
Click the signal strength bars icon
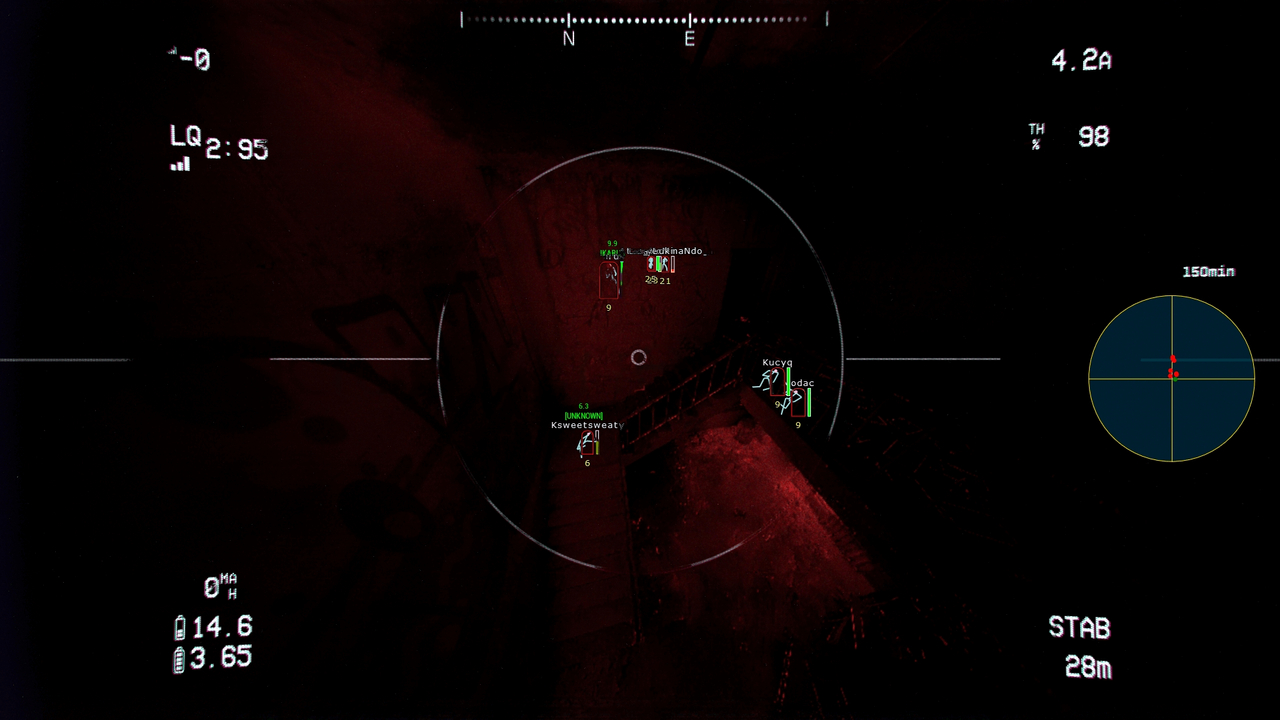(180, 163)
